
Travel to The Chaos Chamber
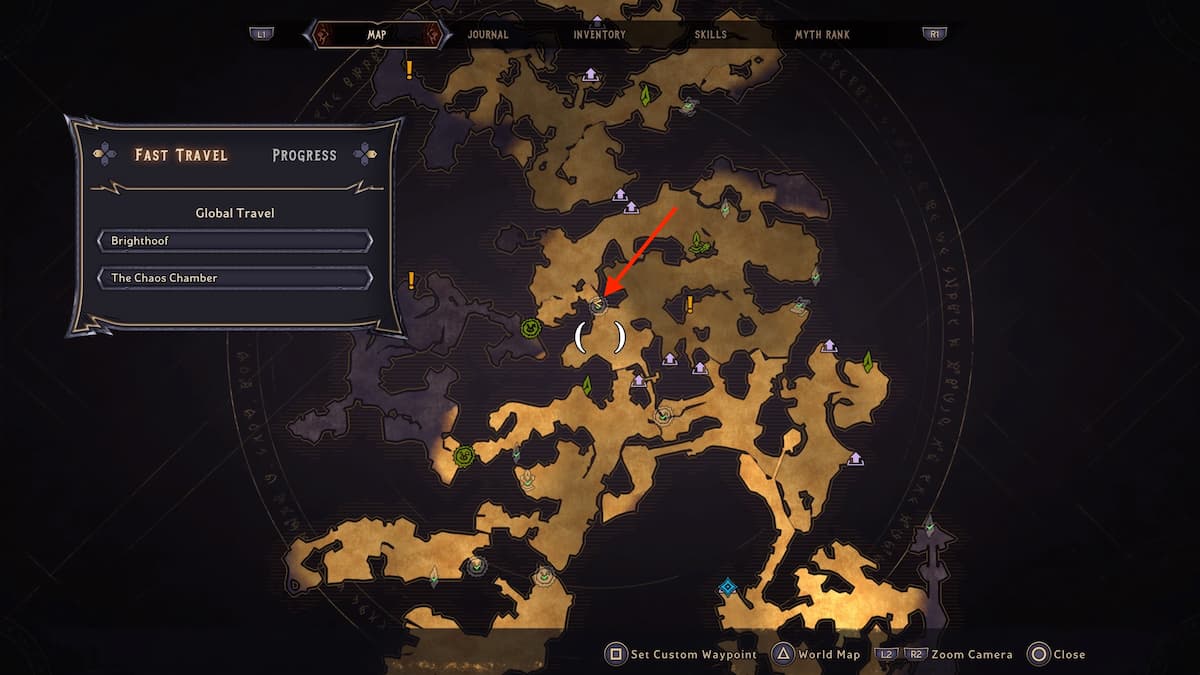tap(235, 277)
